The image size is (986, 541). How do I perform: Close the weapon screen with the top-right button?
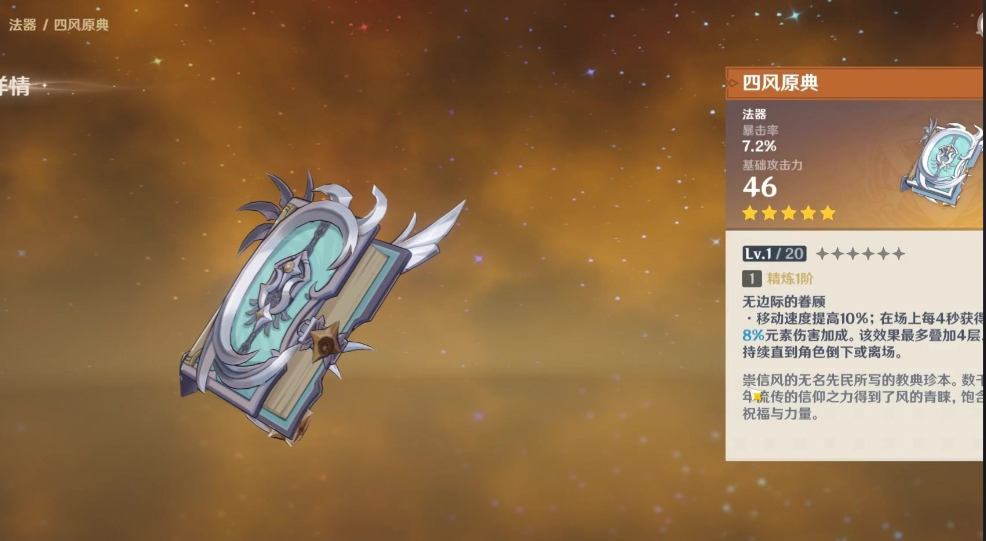(x=981, y=26)
